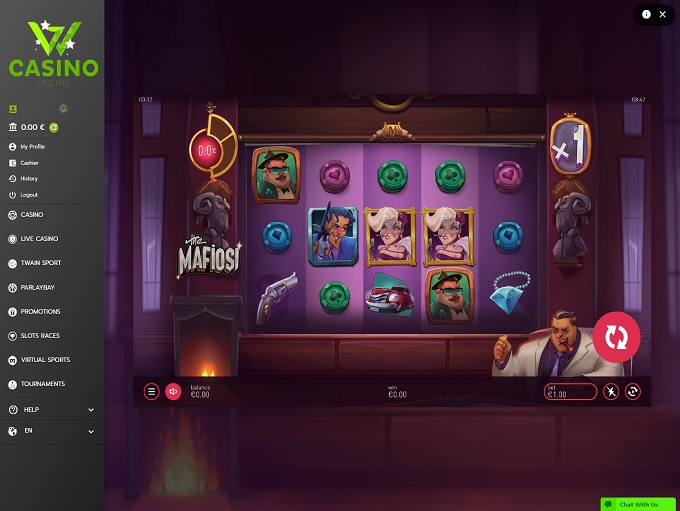Open the notifications bell
The height and width of the screenshot is (511, 680).
(64, 108)
